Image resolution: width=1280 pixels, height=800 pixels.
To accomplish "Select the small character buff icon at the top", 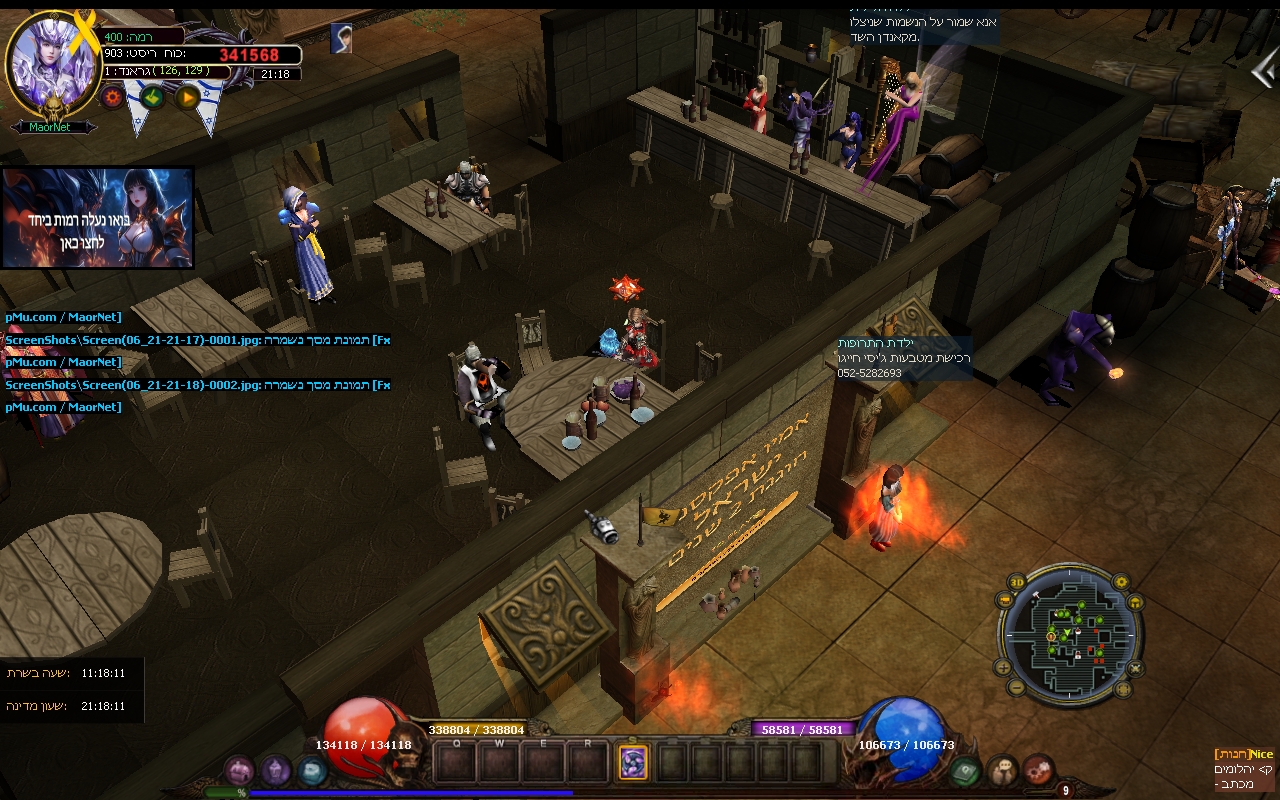I will [341, 39].
